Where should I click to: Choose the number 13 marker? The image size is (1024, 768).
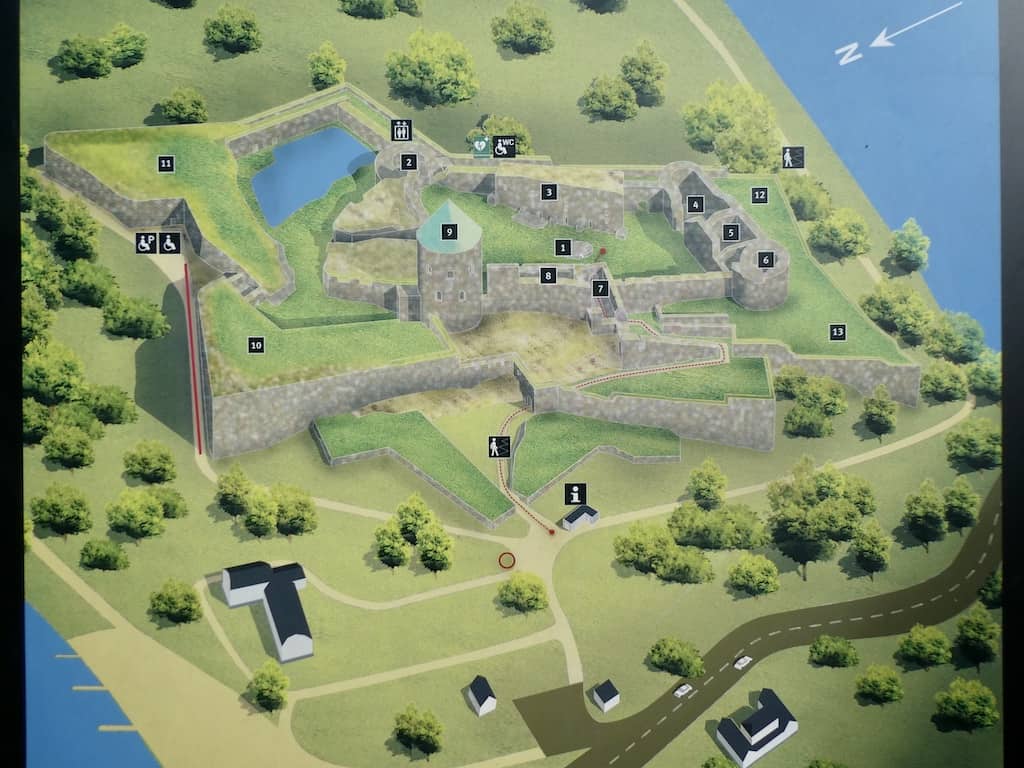tap(837, 332)
